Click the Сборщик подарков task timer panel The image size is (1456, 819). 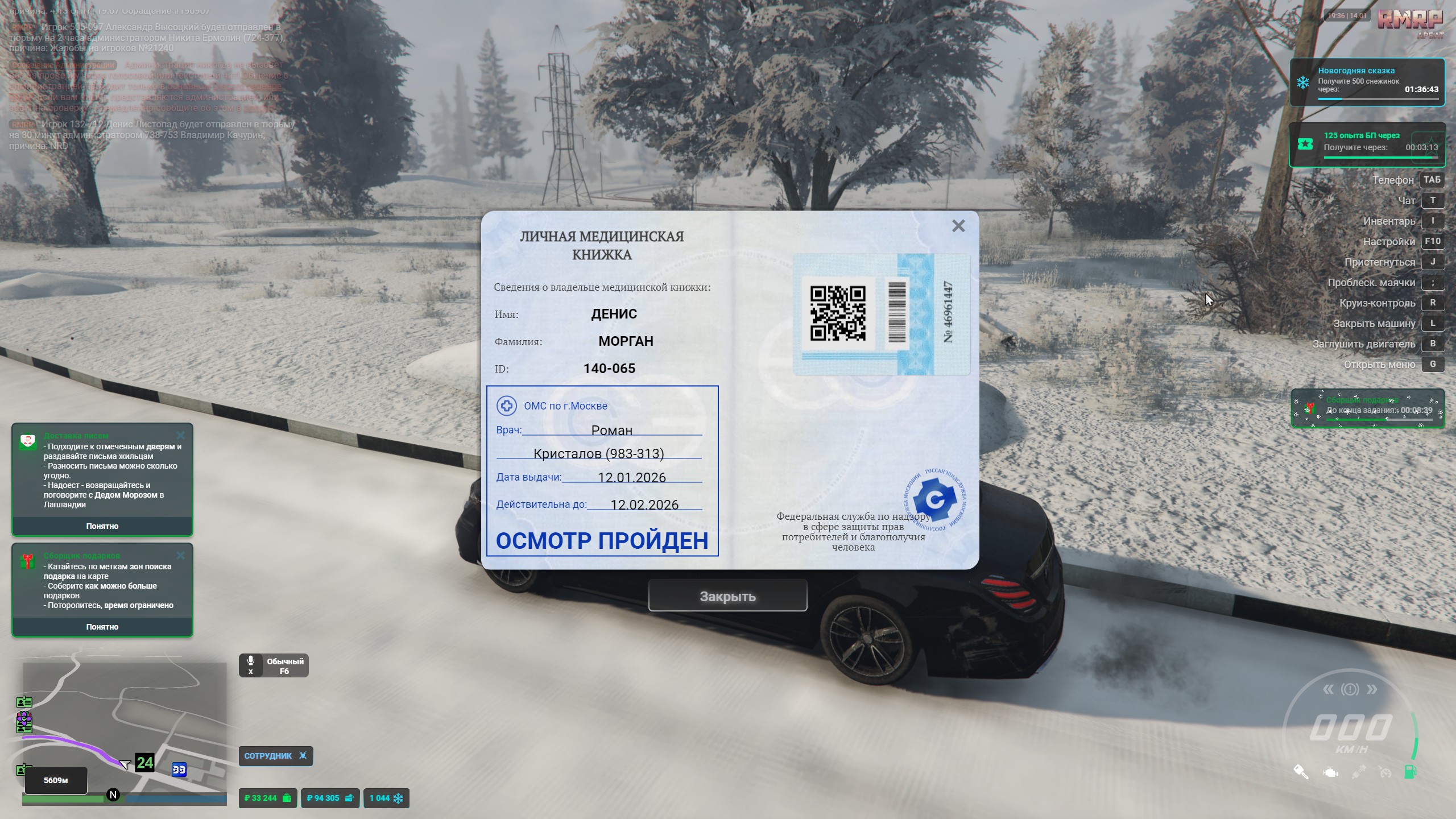pyautogui.click(x=1367, y=408)
